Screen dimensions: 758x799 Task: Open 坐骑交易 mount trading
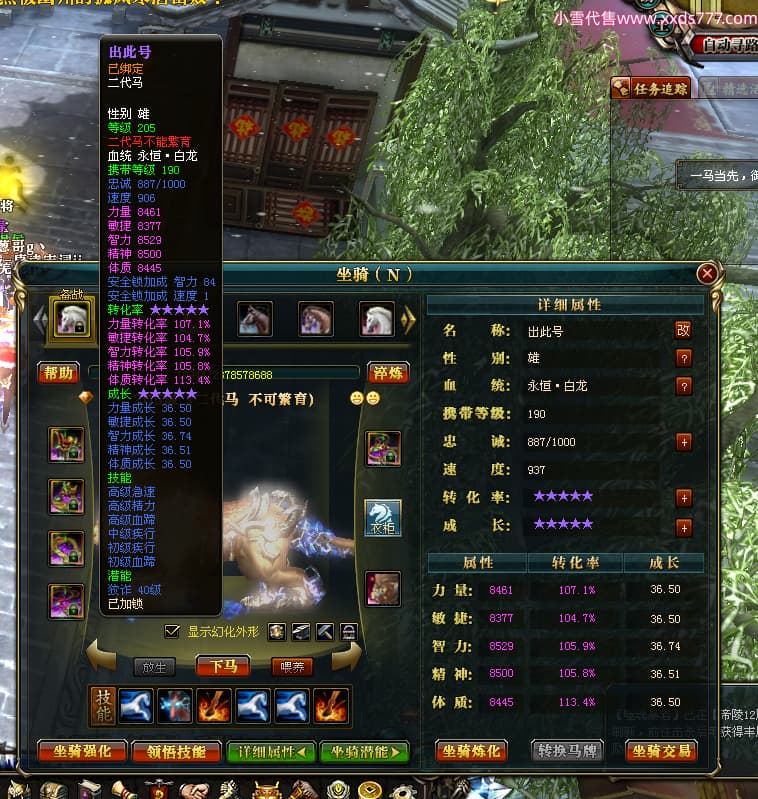tap(660, 751)
